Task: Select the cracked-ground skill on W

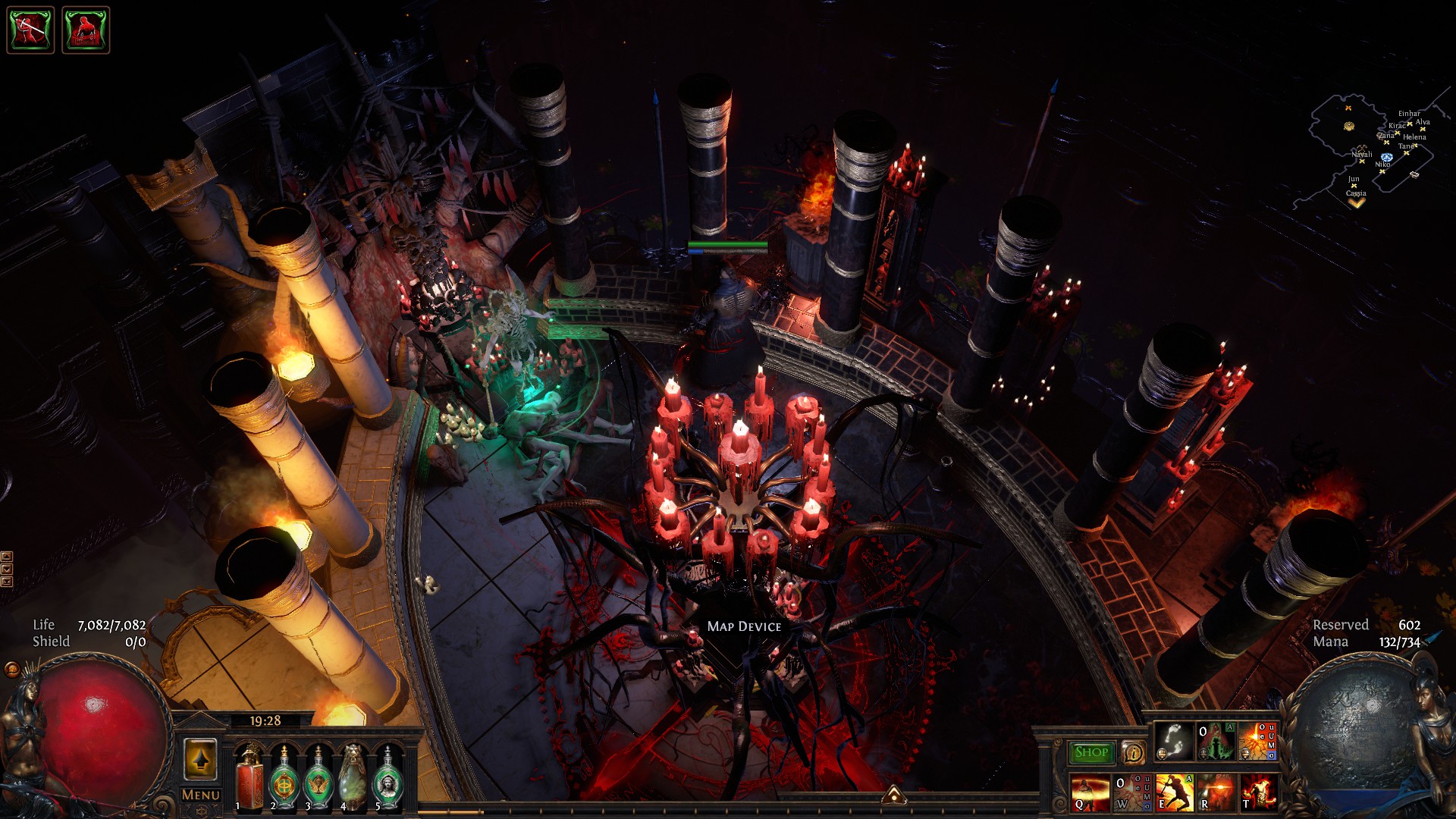Action: tap(1132, 792)
